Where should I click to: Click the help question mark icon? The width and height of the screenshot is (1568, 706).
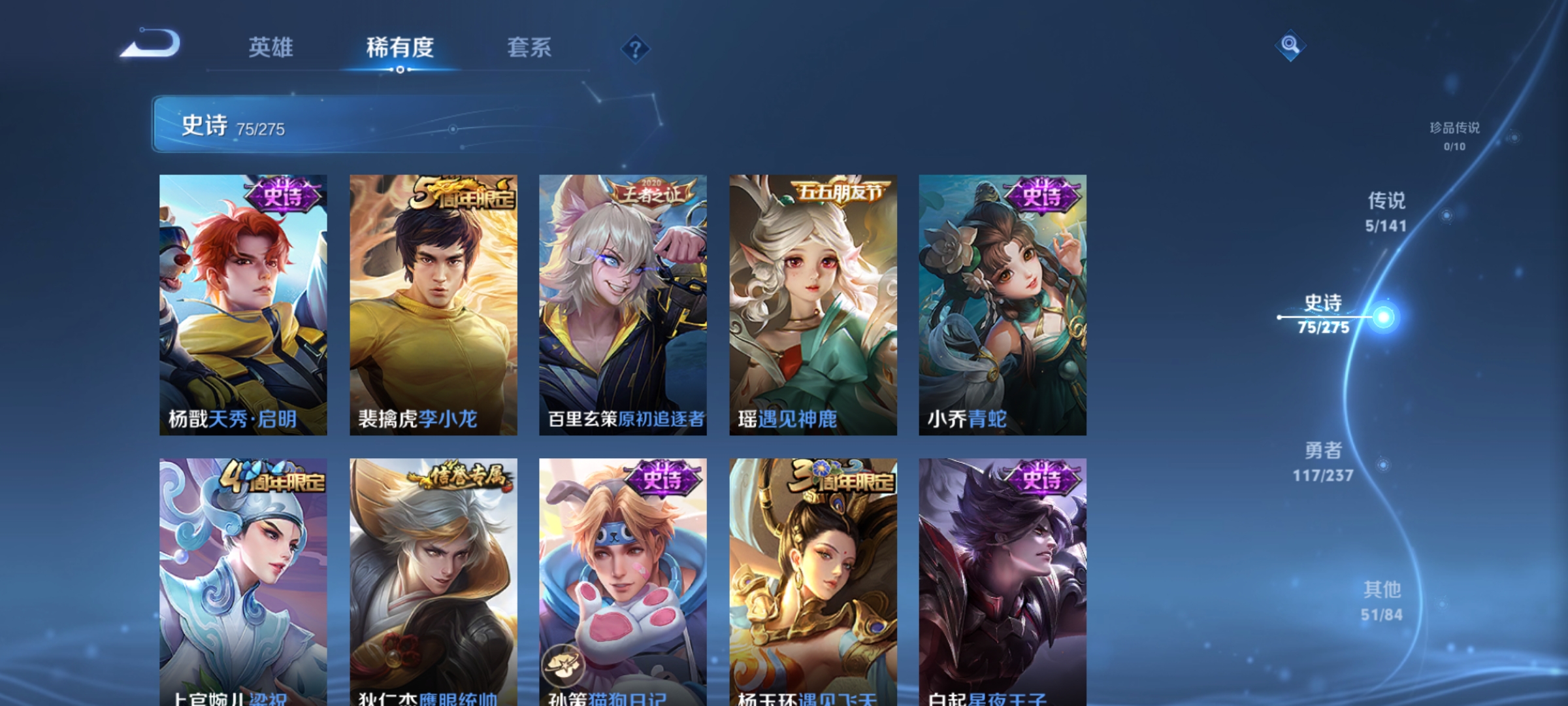pyautogui.click(x=634, y=50)
